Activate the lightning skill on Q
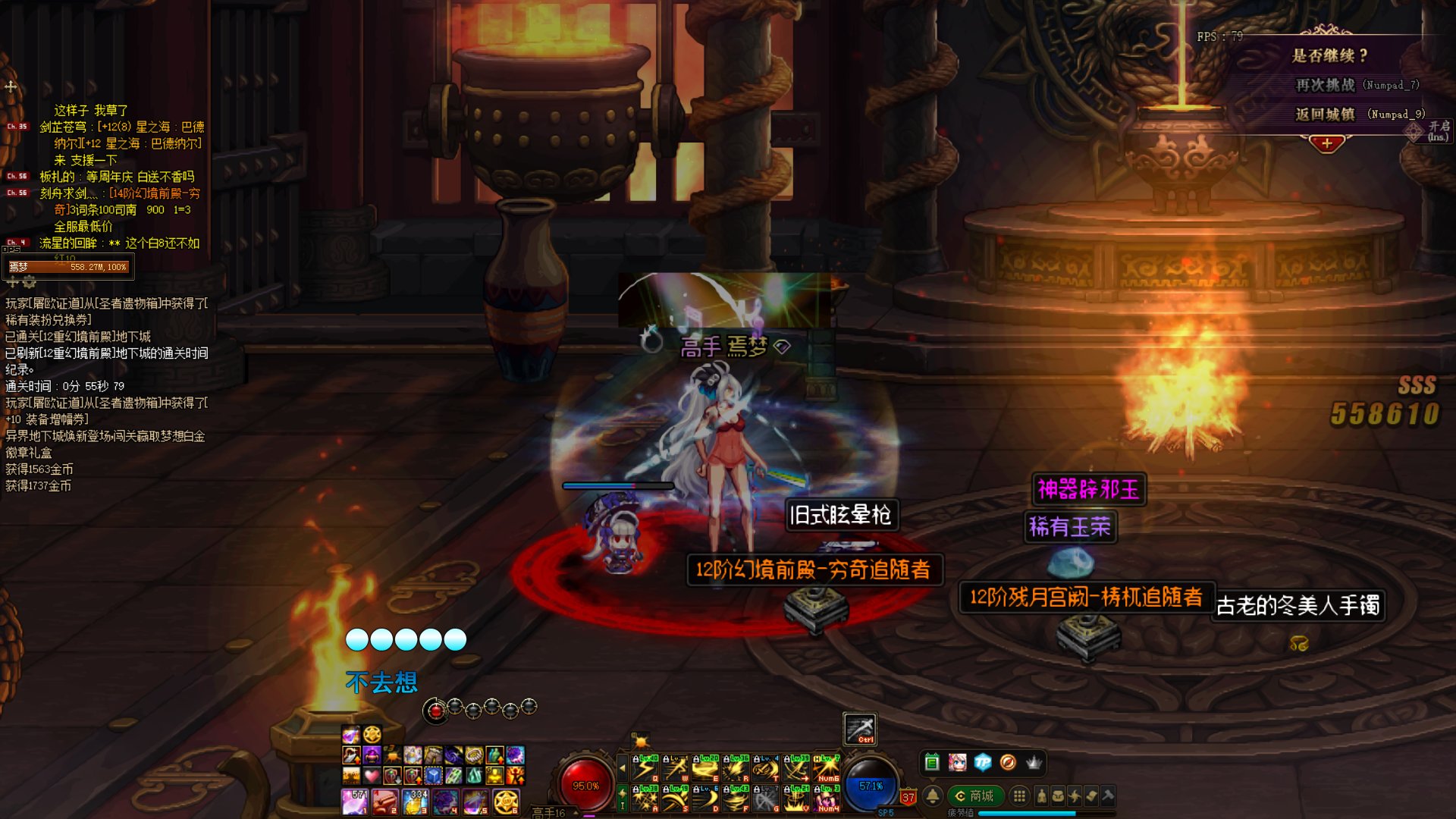Viewport: 1456px width, 819px height. click(645, 769)
